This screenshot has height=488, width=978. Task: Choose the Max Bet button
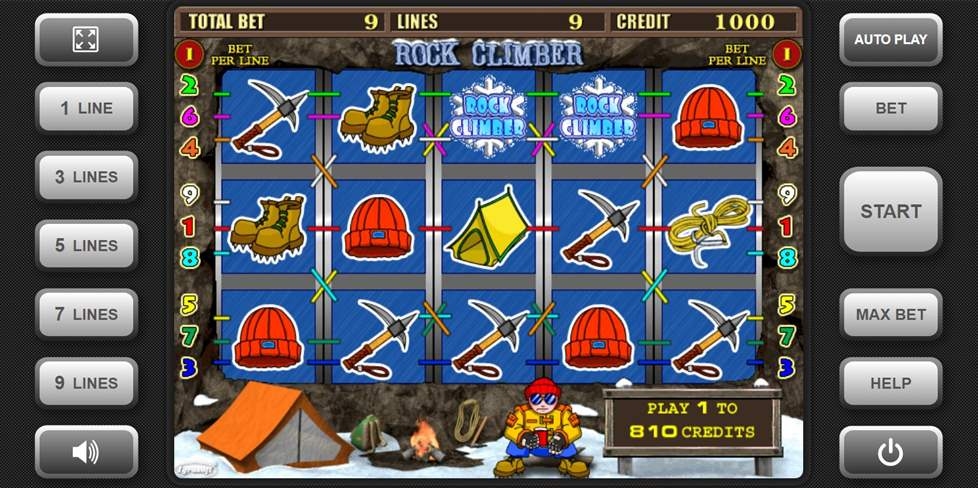coord(890,314)
